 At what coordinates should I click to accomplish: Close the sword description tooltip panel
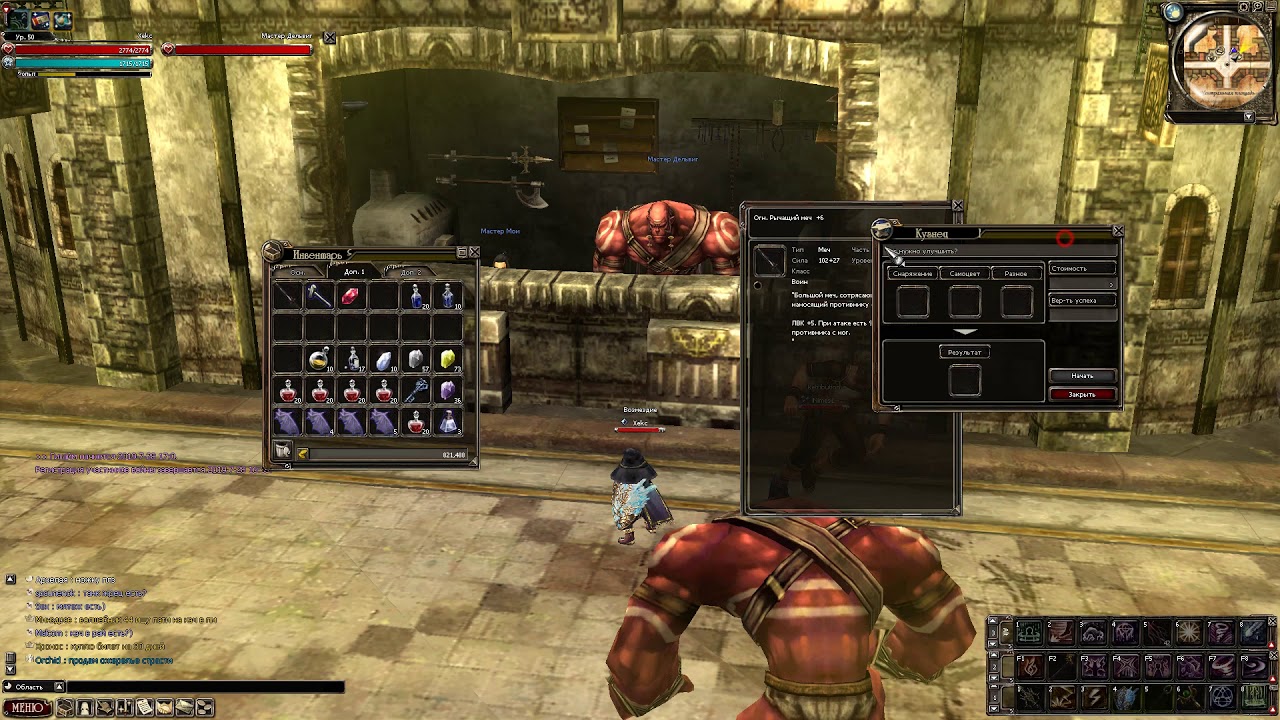pos(957,206)
